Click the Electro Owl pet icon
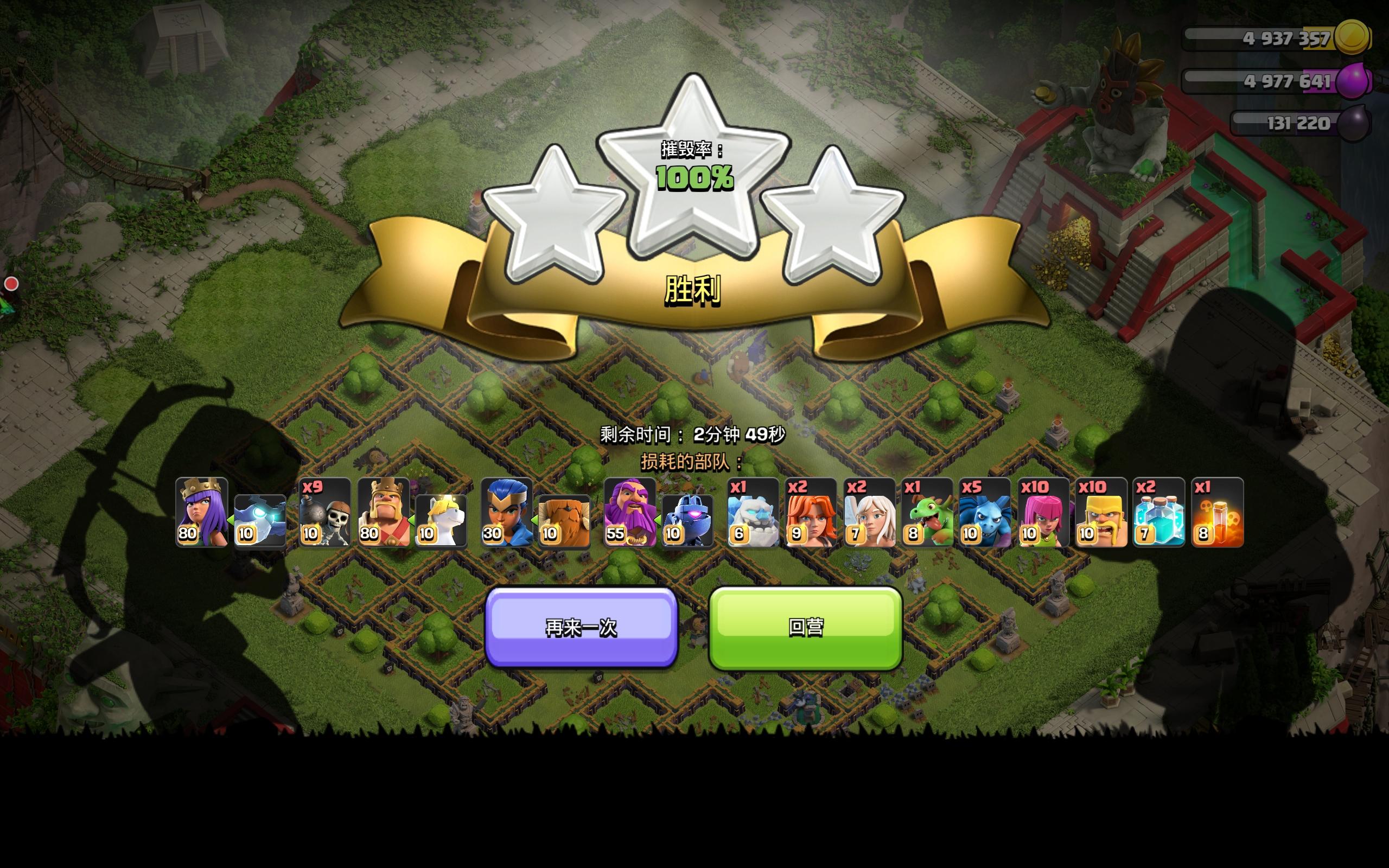Image resolution: width=1389 pixels, height=868 pixels. tap(259, 520)
